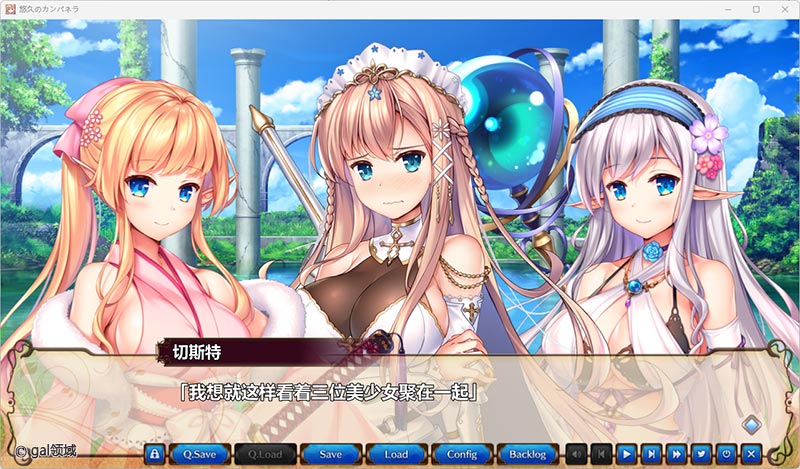The image size is (800, 469).
Task: Click the lock icon button
Action: point(154,453)
